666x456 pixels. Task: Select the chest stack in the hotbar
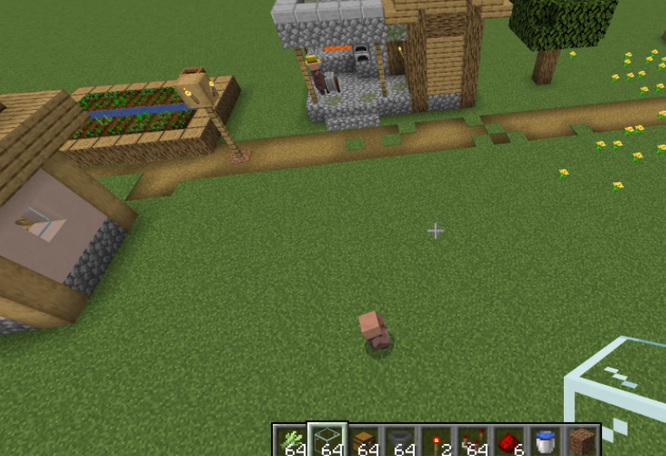(x=363, y=441)
